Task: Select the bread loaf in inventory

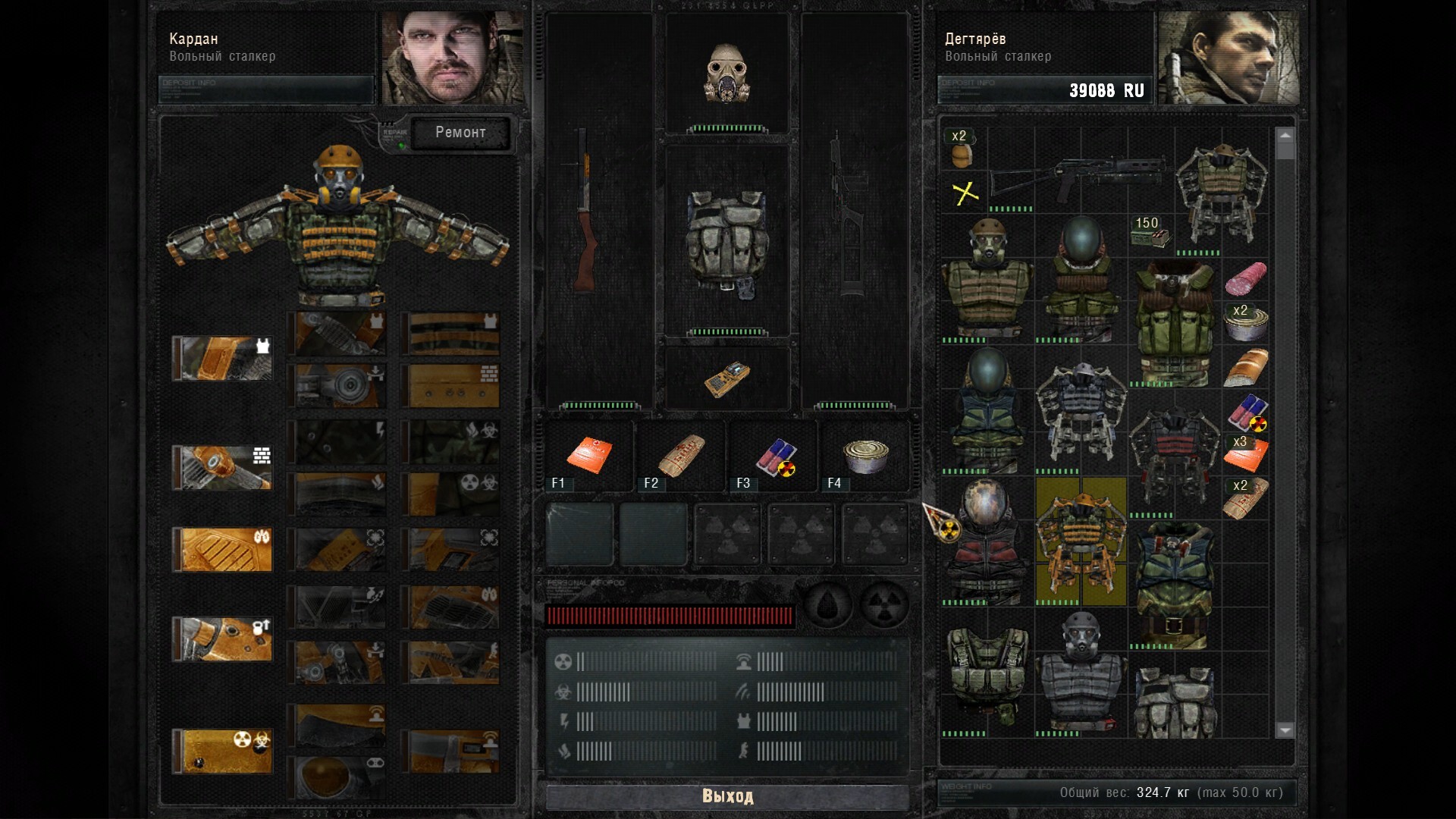Action: 1245,368
